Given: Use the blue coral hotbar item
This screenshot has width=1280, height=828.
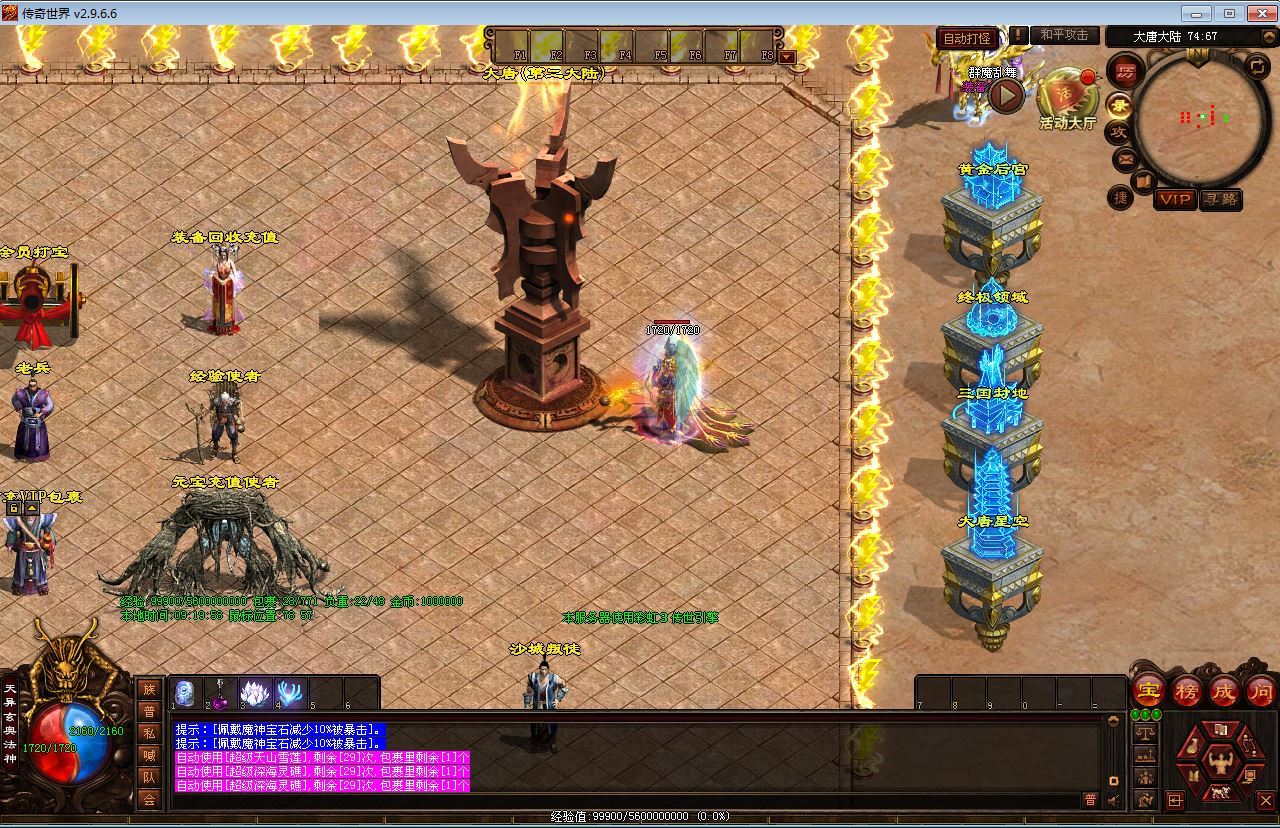Looking at the screenshot, I should [x=290, y=693].
